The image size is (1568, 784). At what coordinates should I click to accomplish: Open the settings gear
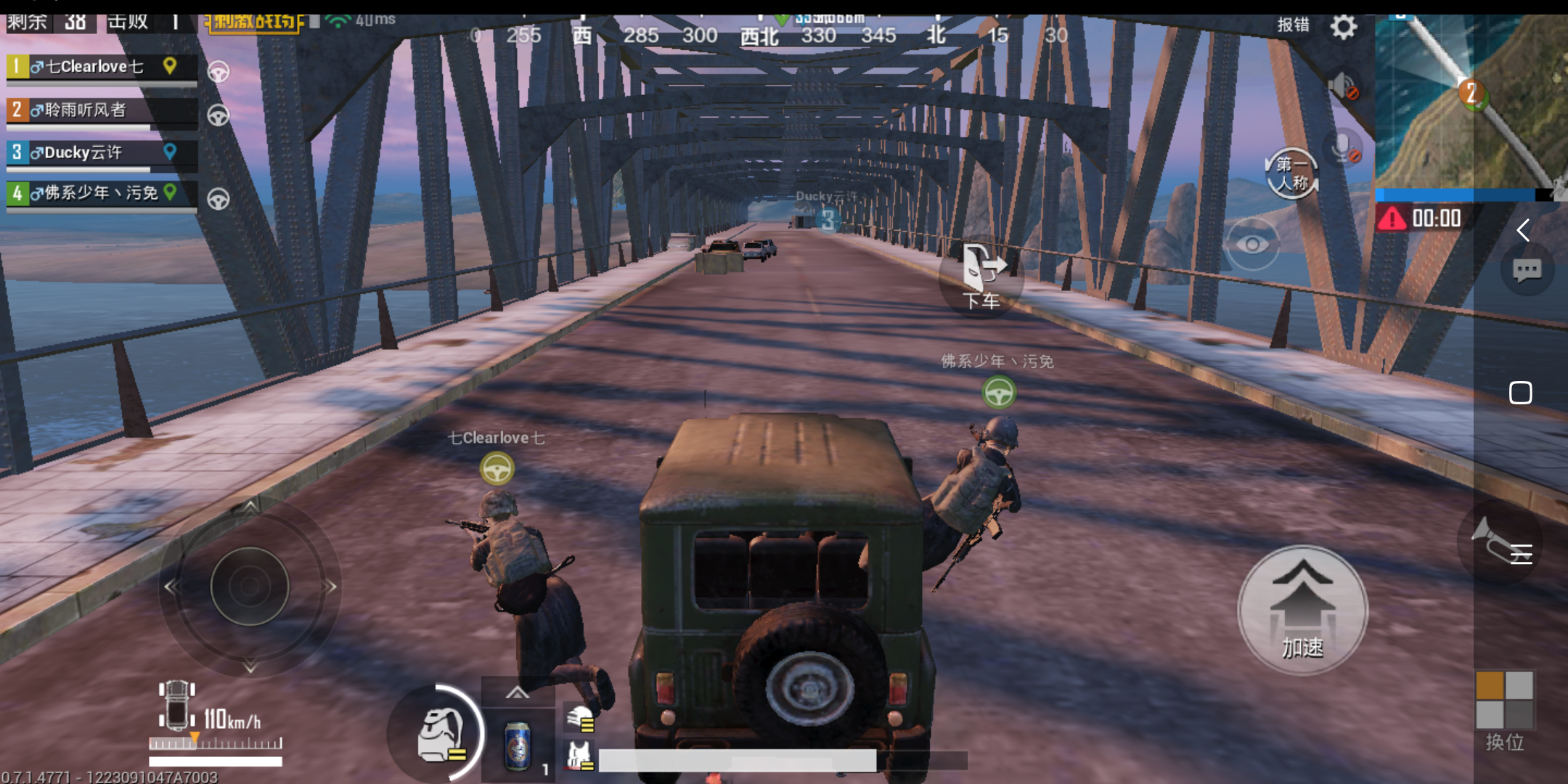(1344, 28)
